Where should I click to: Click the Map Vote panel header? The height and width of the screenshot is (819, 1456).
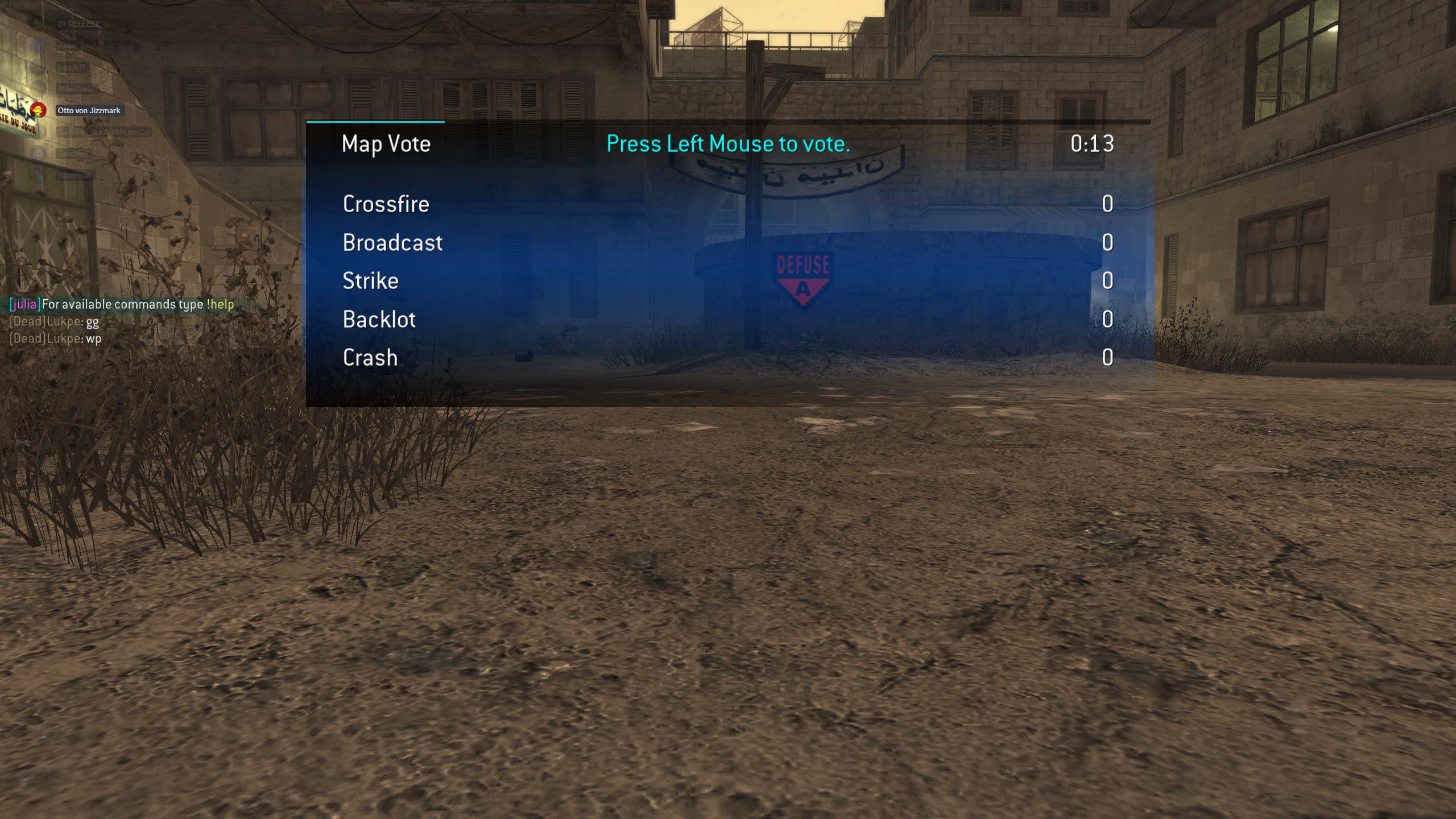[386, 144]
